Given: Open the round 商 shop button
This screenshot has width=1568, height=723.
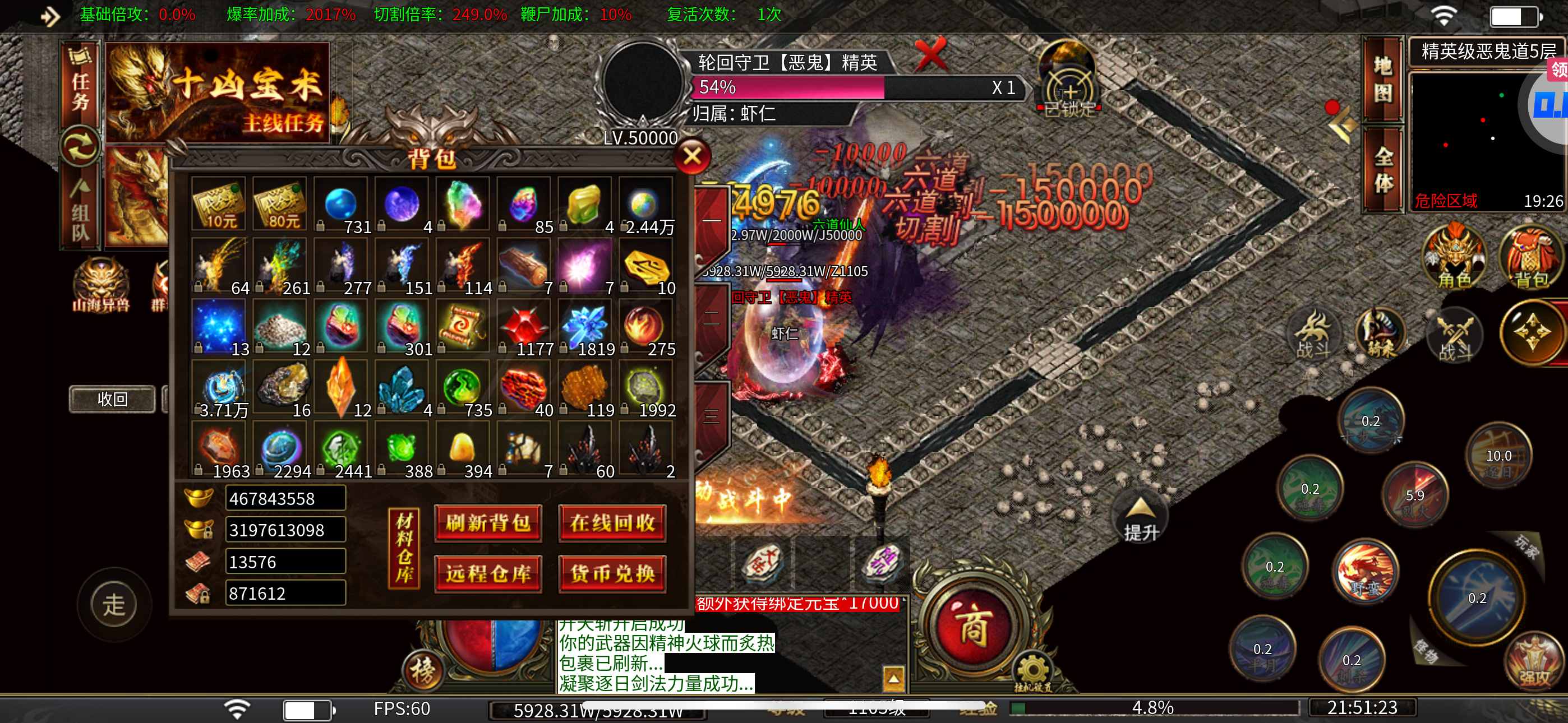Looking at the screenshot, I should 972,627.
